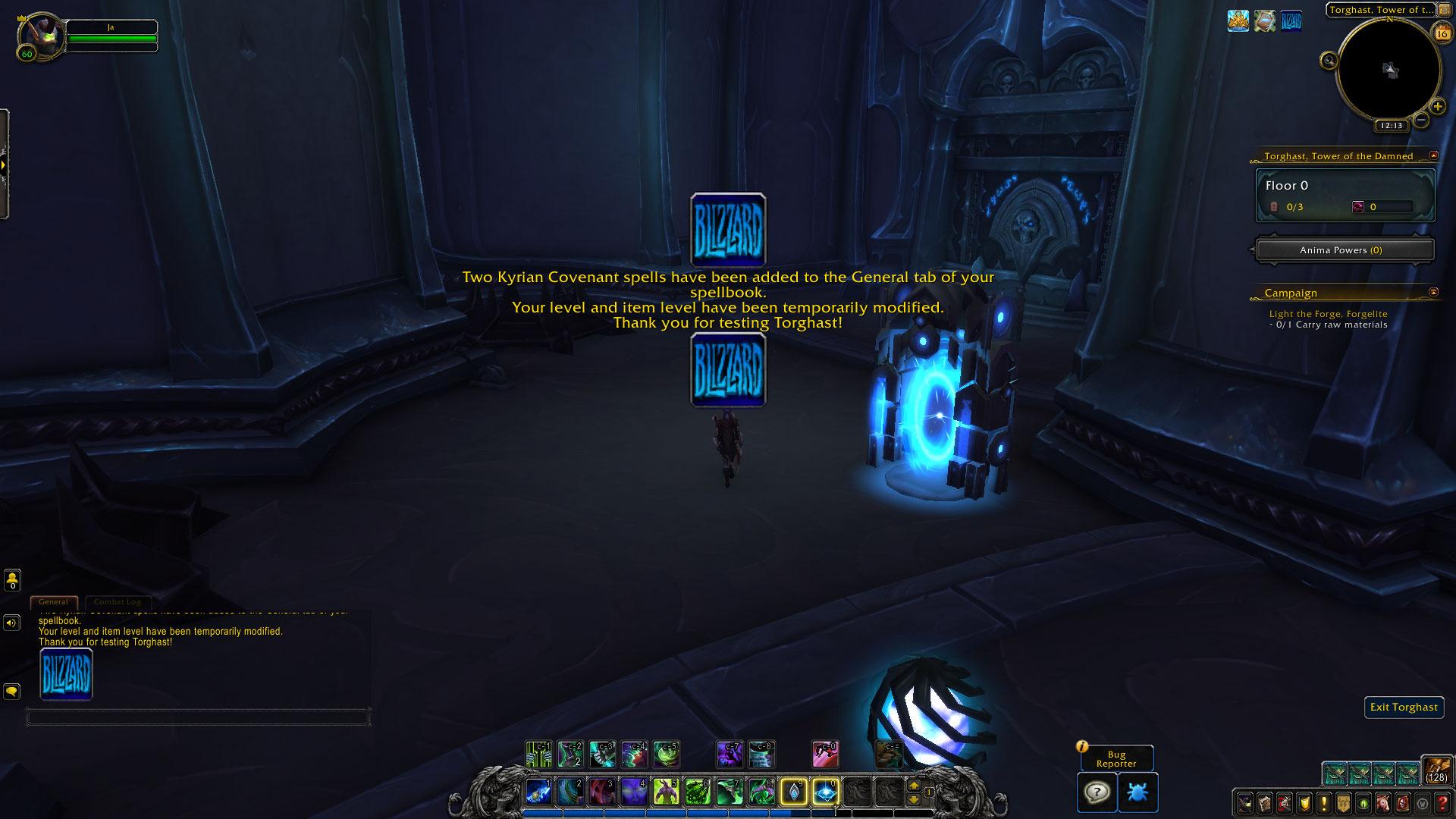The height and width of the screenshot is (819, 1456).
Task: Zoom out on the minimap
Action: (x=1421, y=120)
